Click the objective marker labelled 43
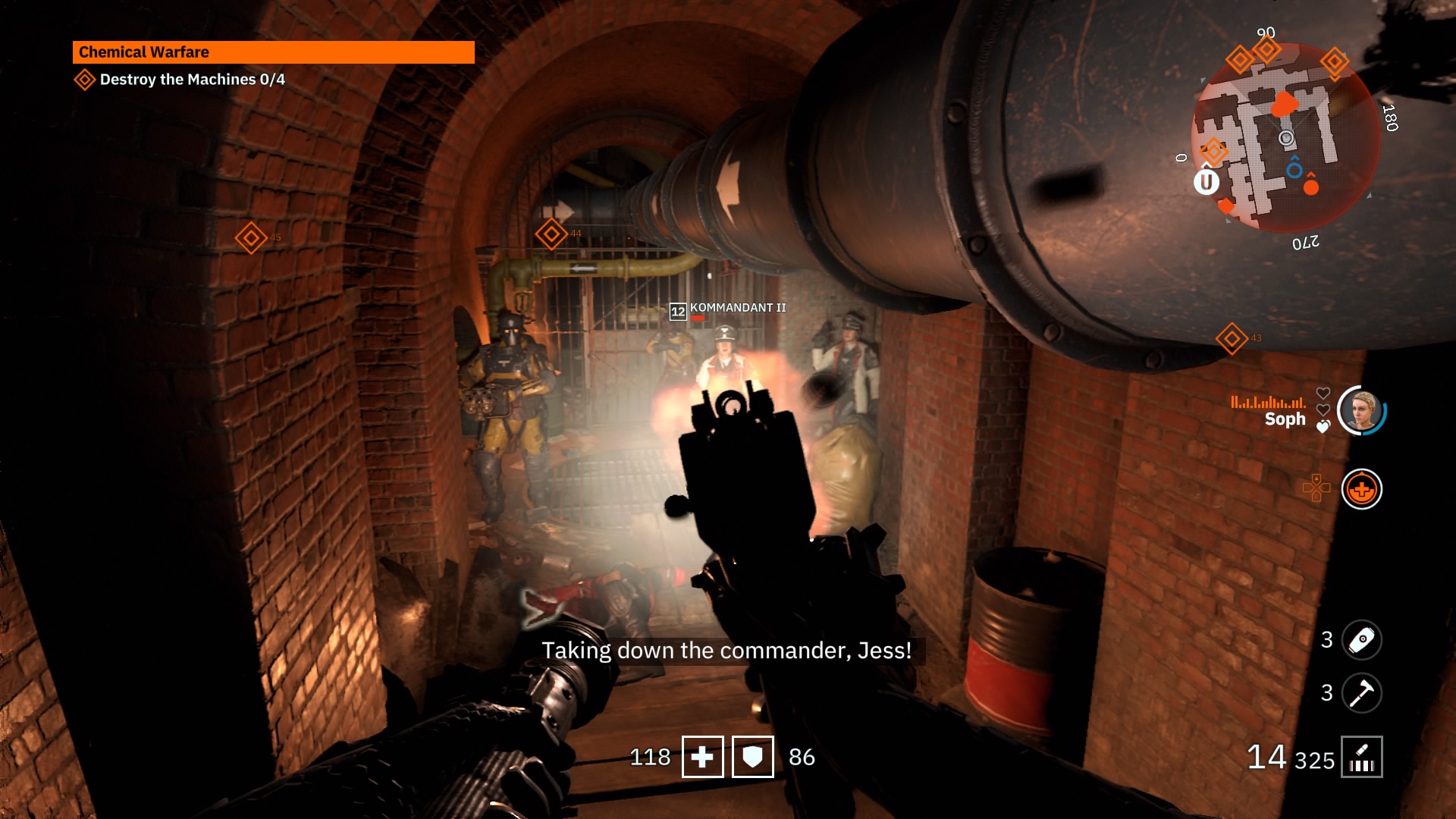This screenshot has height=819, width=1456. (1232, 338)
